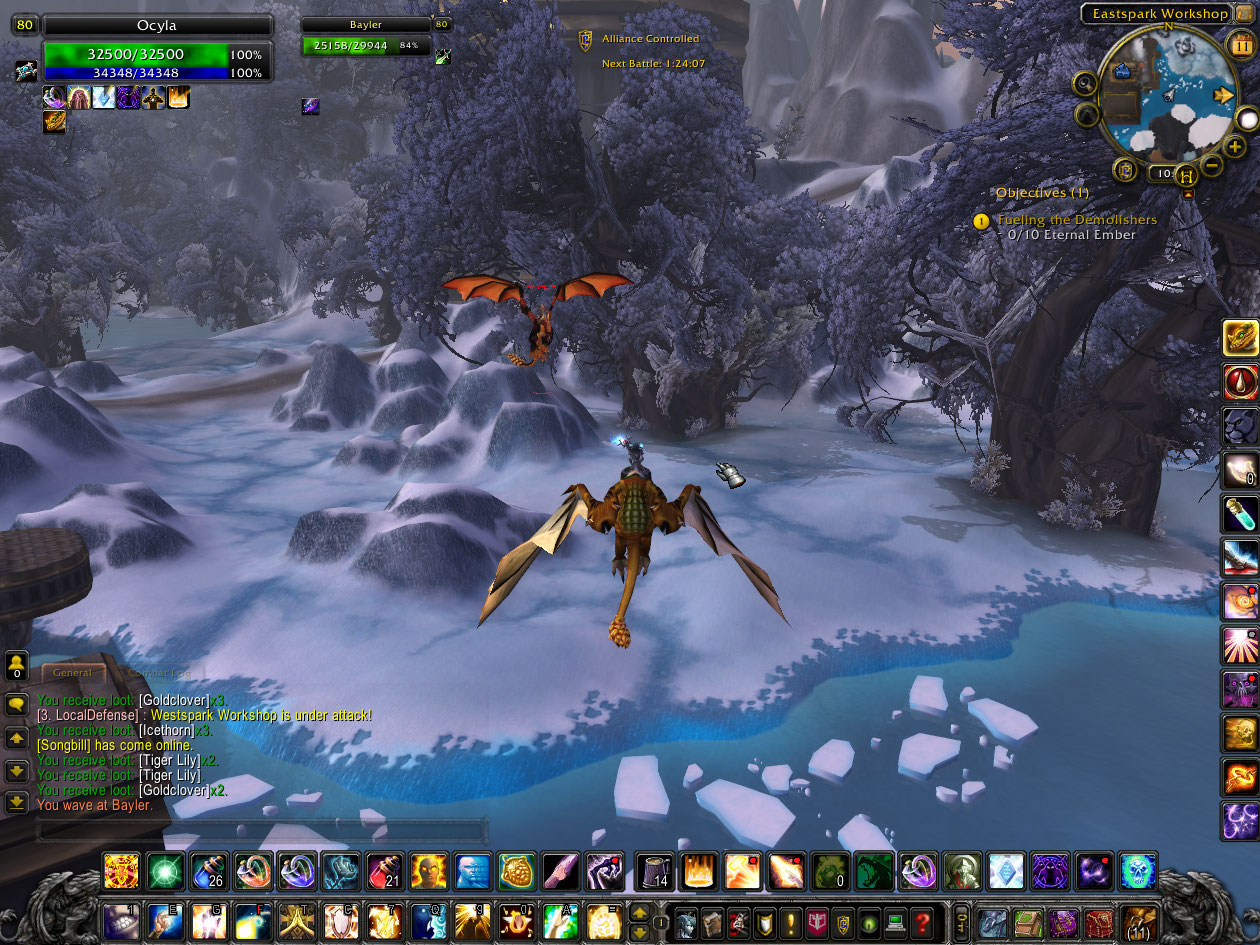
Task: Open the social friends button above chat
Action: click(x=16, y=664)
